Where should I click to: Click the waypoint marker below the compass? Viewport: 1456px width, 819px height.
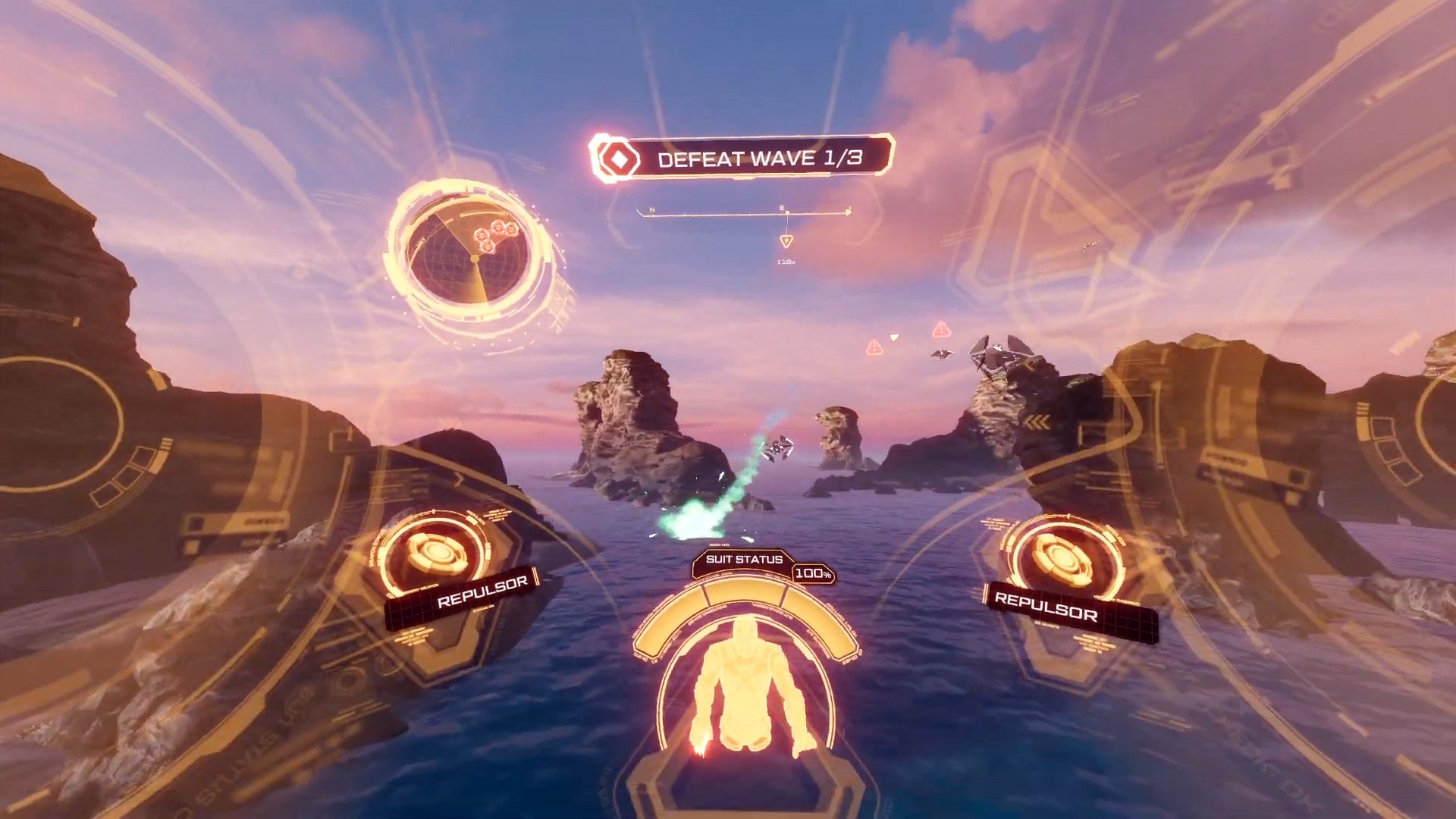786,241
